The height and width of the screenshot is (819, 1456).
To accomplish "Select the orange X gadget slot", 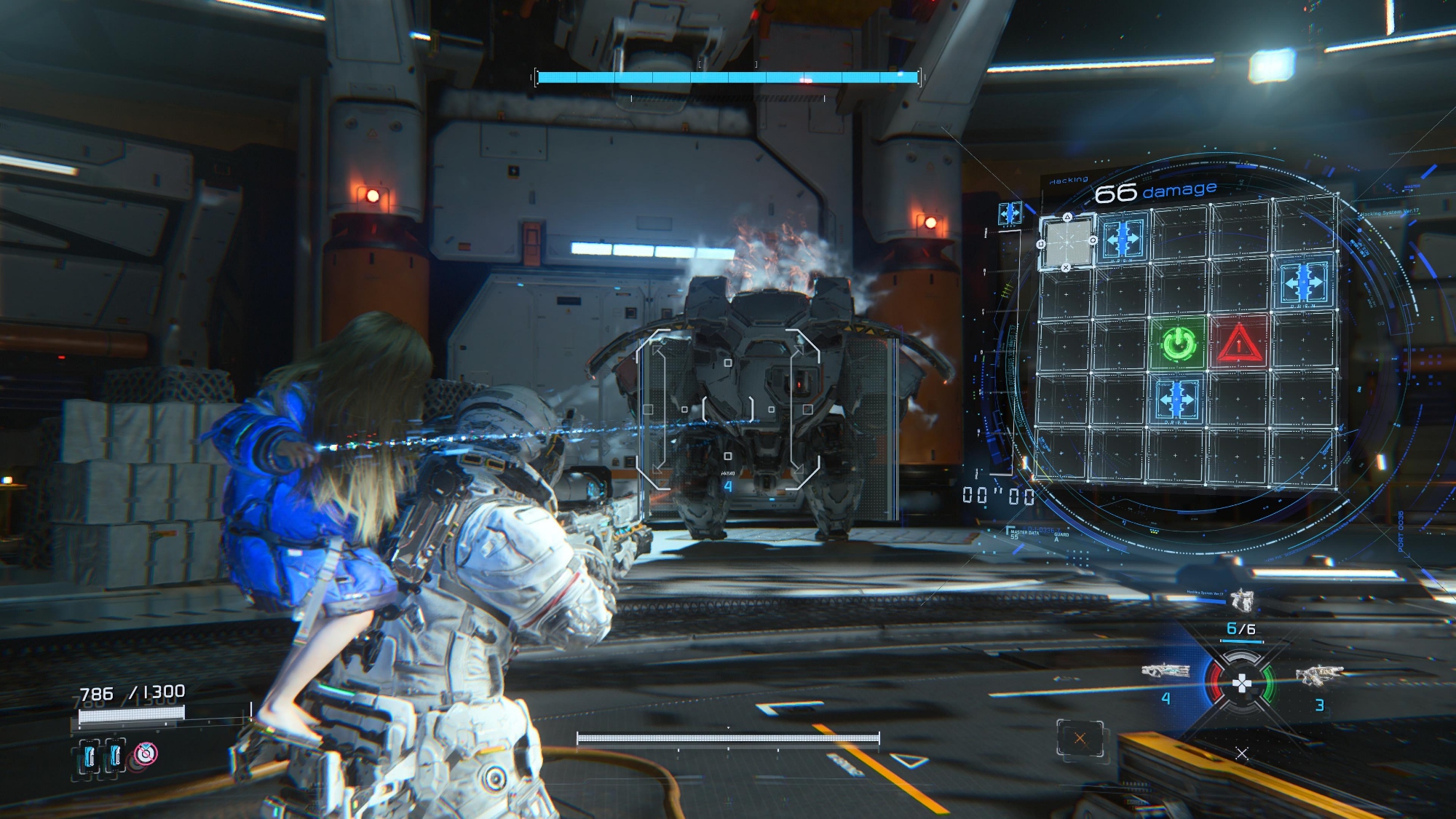I will point(1080,739).
